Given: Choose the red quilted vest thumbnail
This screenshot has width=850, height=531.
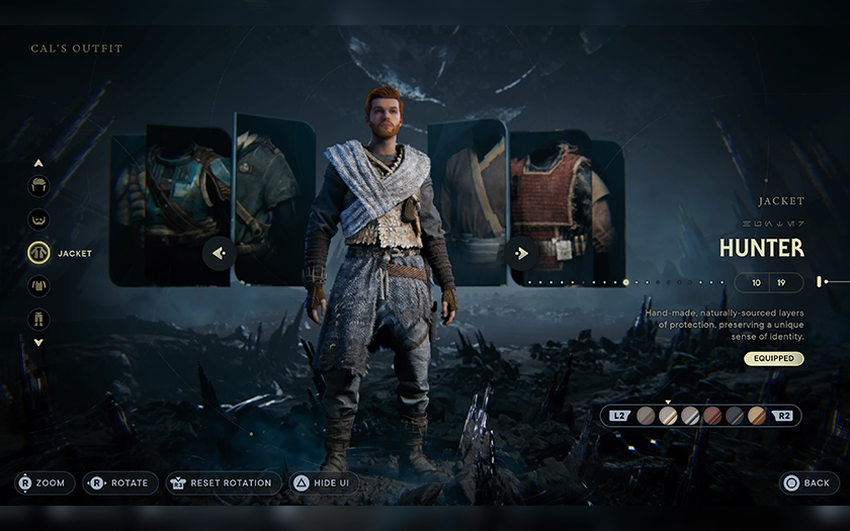Looking at the screenshot, I should tap(553, 200).
